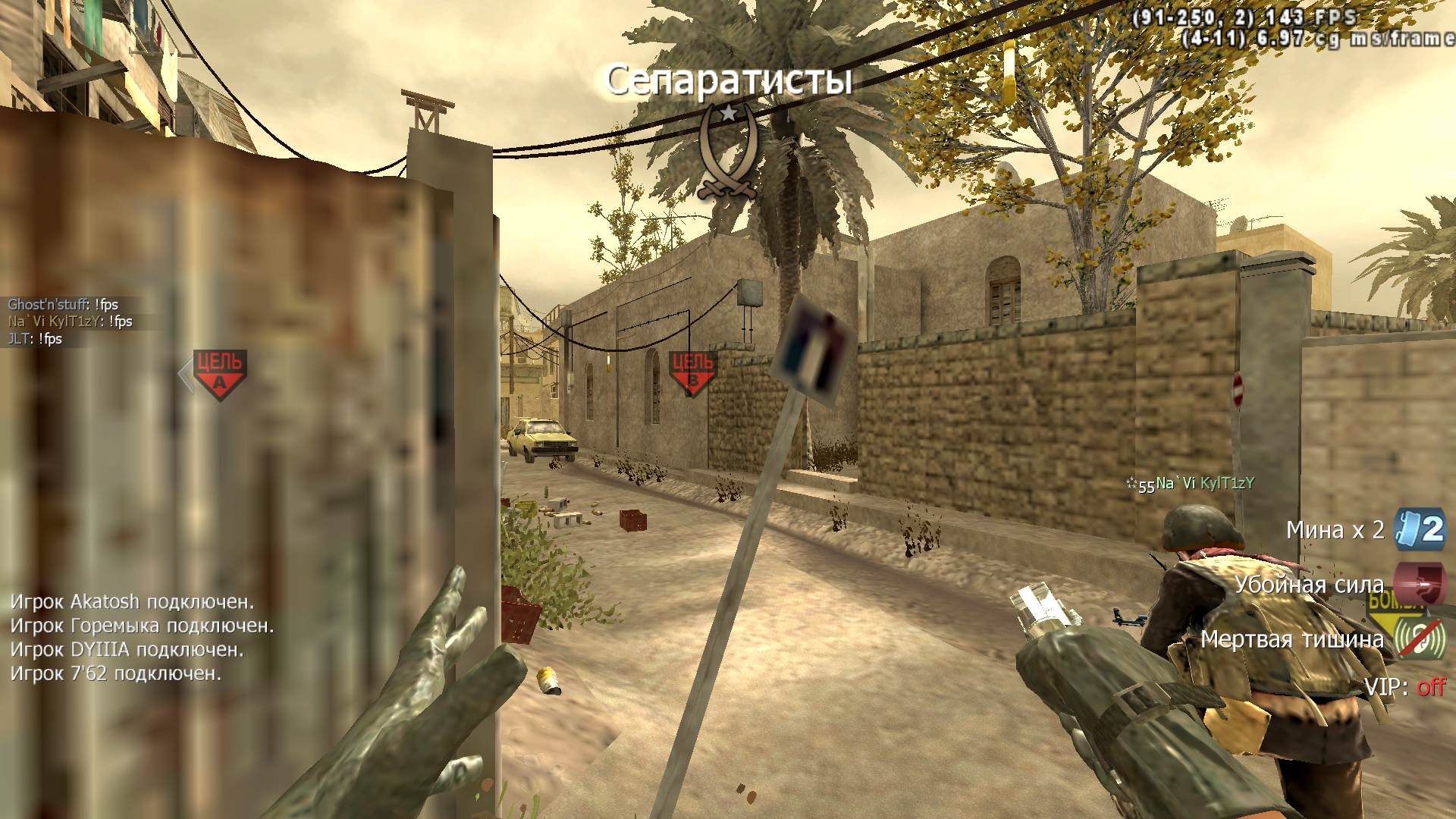Click the Сепаратисты faction emblem

[x=727, y=153]
